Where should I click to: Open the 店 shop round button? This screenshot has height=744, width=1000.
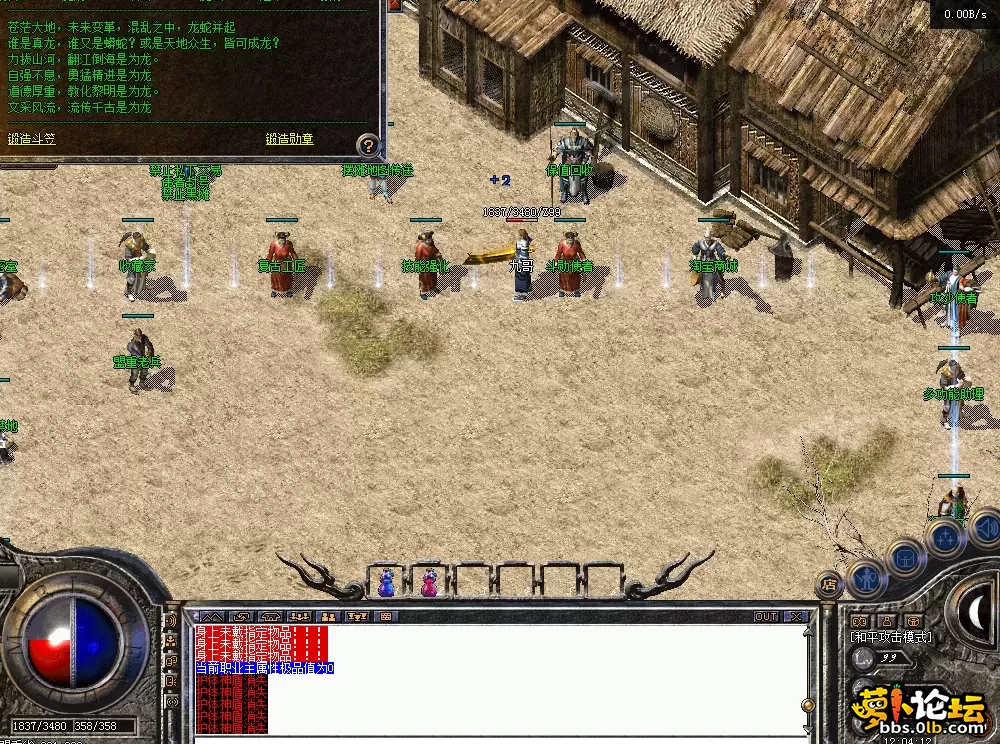point(828,584)
